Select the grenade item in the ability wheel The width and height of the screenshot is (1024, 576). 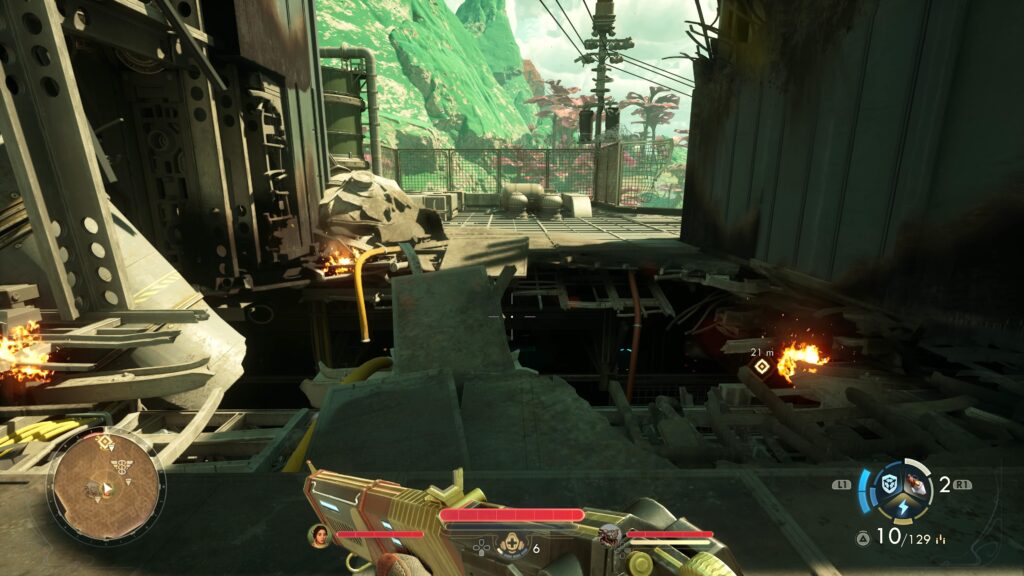tap(913, 485)
